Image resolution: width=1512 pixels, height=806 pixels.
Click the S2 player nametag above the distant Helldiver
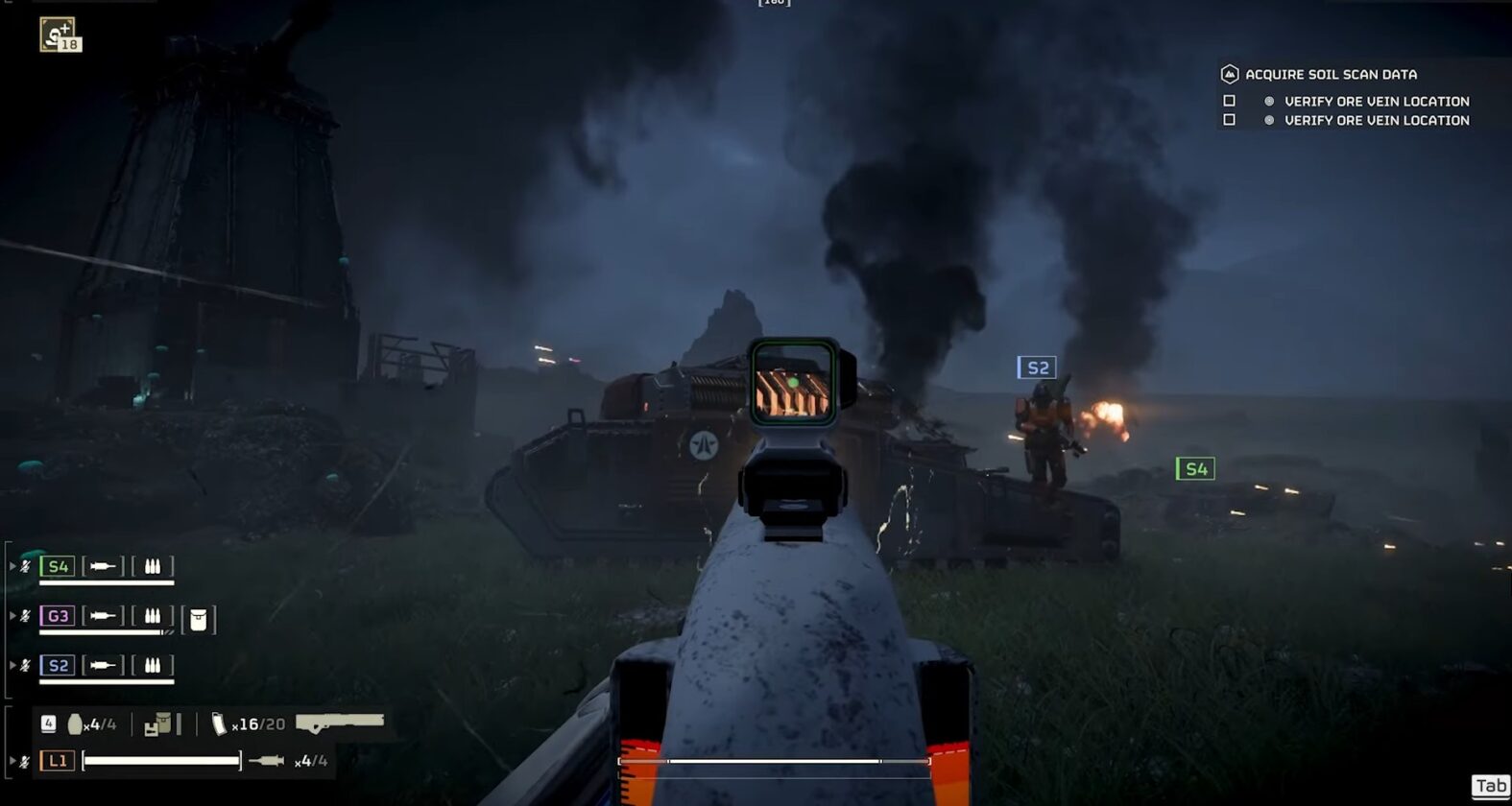(x=1037, y=367)
